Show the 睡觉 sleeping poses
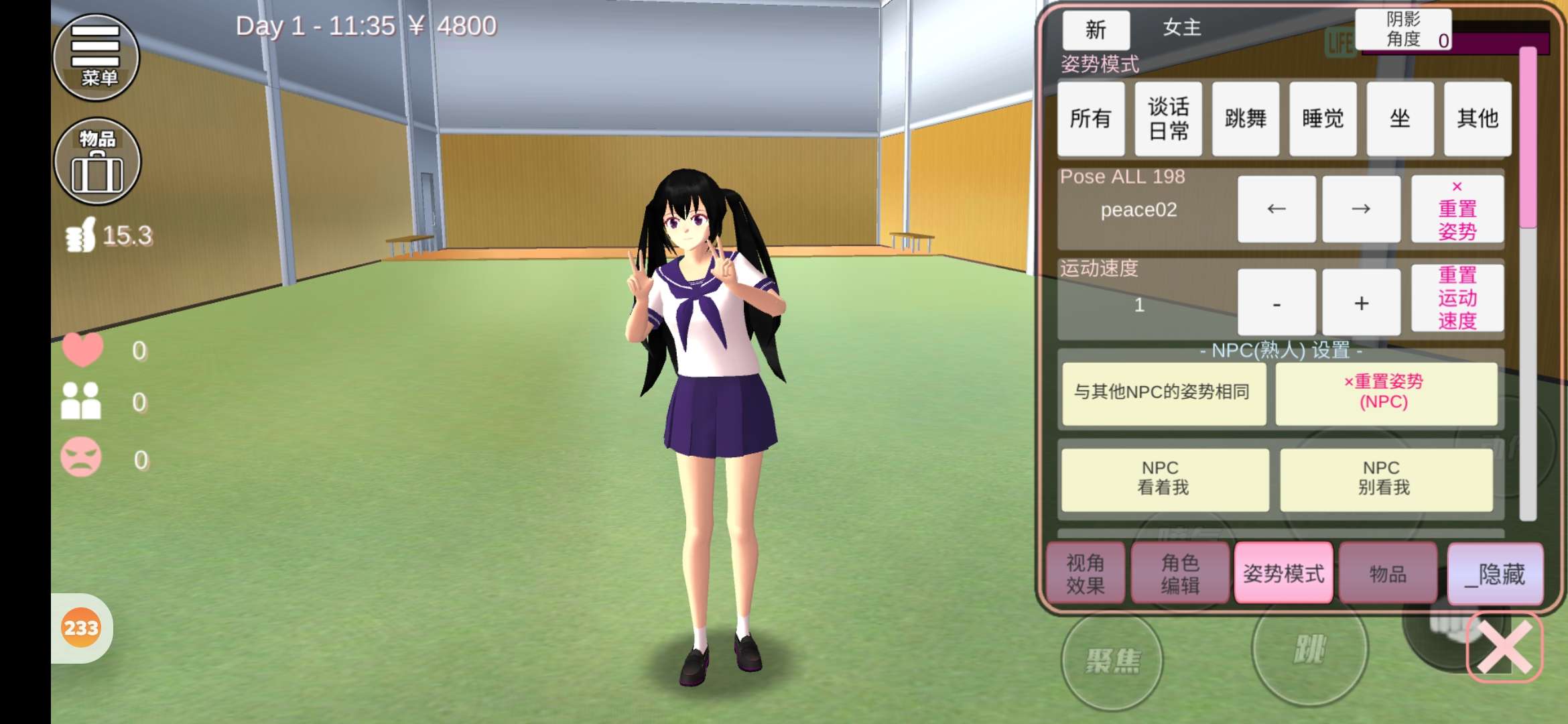1568x724 pixels. click(x=1323, y=119)
